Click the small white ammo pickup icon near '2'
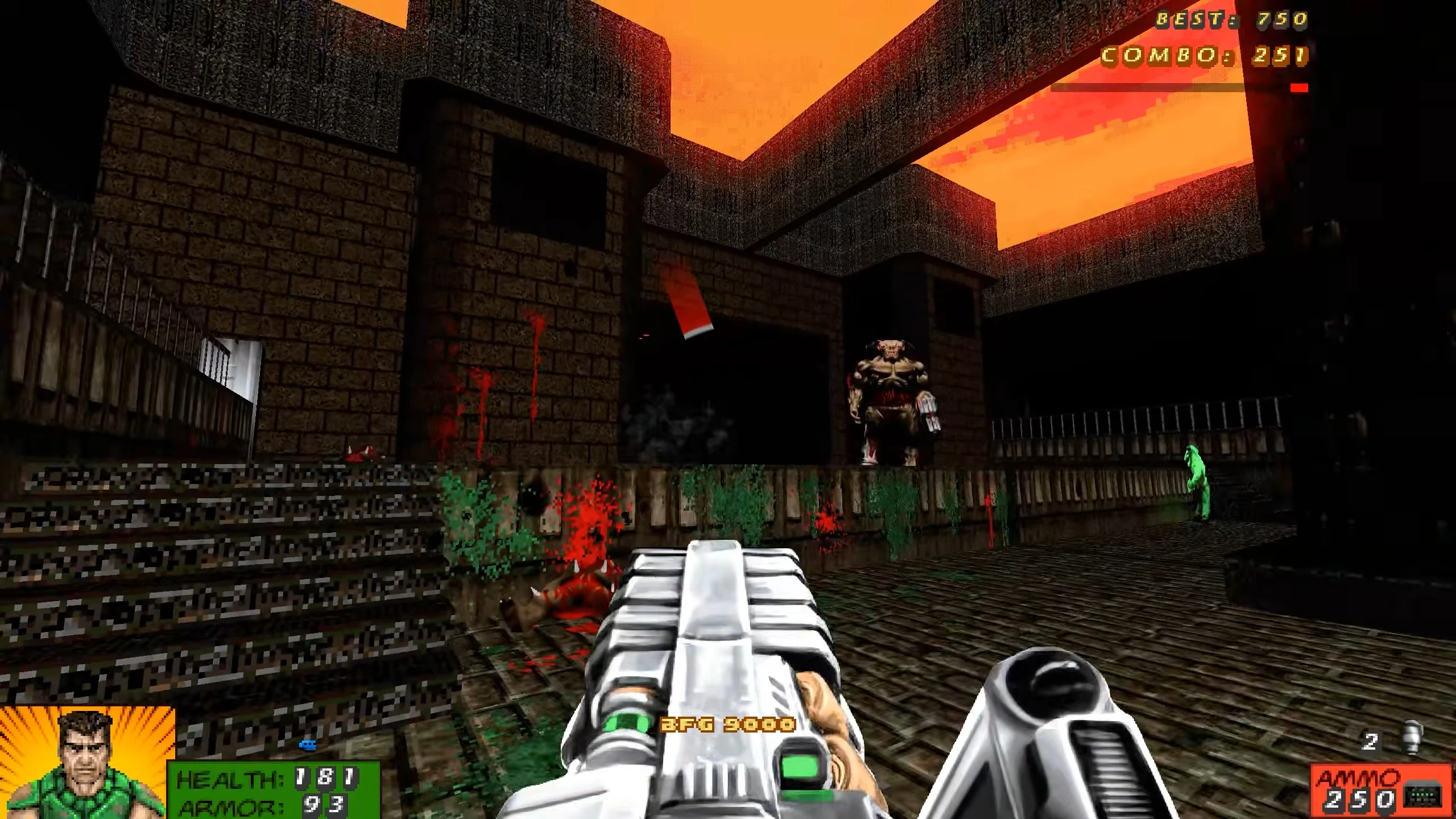Viewport: 1456px width, 819px height. point(1412,737)
